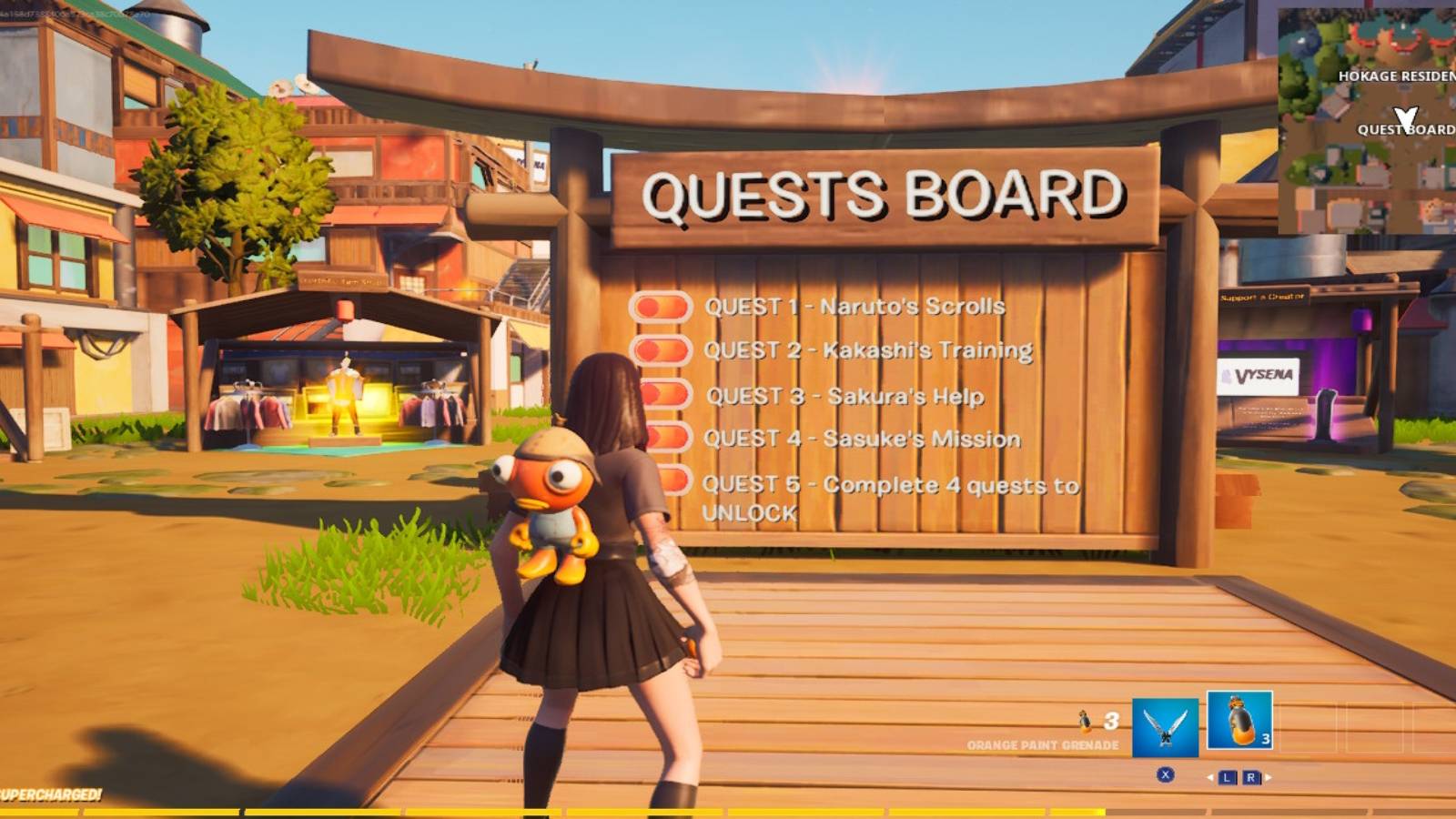Click the left arrow to cycle hotbar items
The height and width of the screenshot is (819, 1456).
click(x=1210, y=775)
